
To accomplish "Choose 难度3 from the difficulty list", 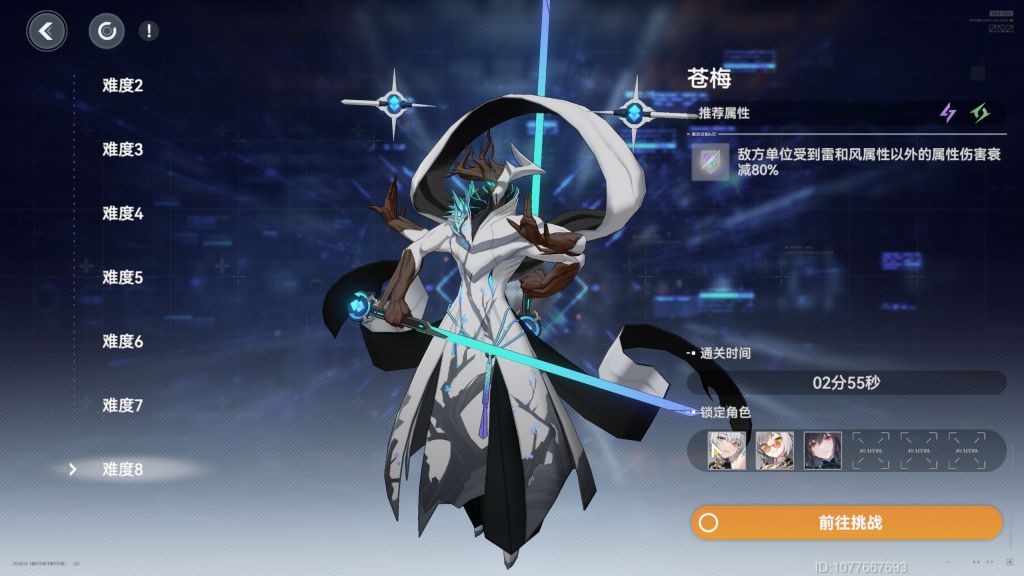I will pyautogui.click(x=123, y=149).
